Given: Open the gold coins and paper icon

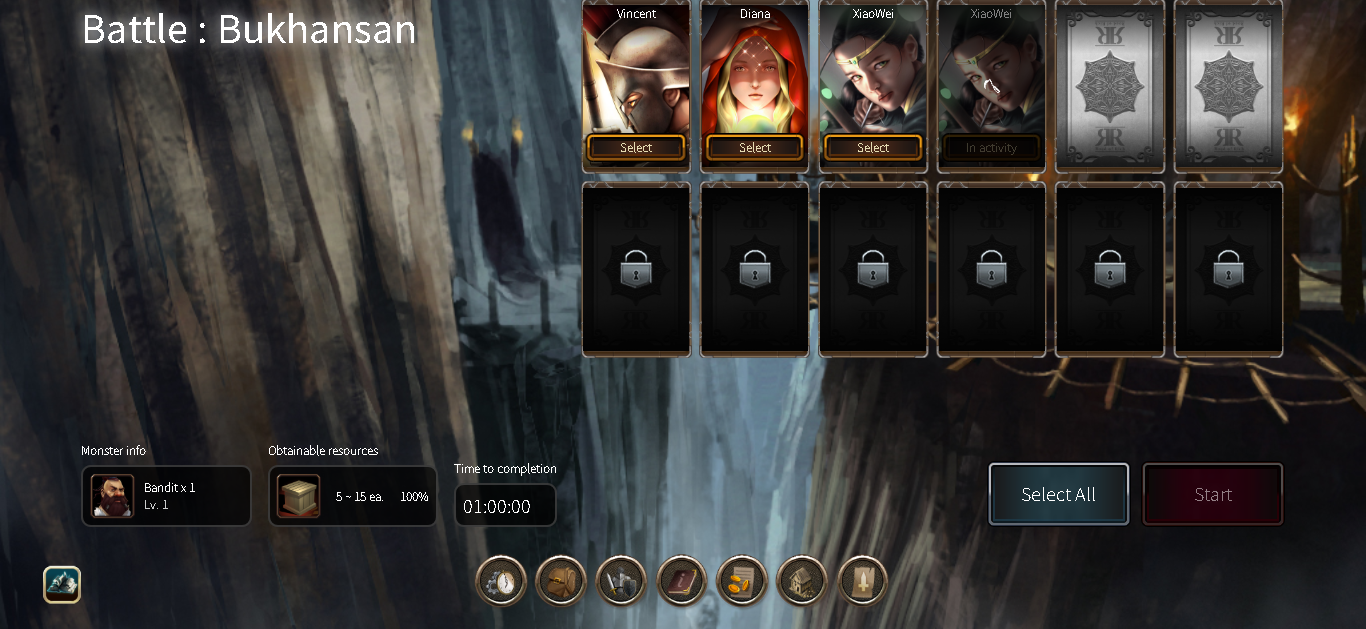Looking at the screenshot, I should click(742, 581).
